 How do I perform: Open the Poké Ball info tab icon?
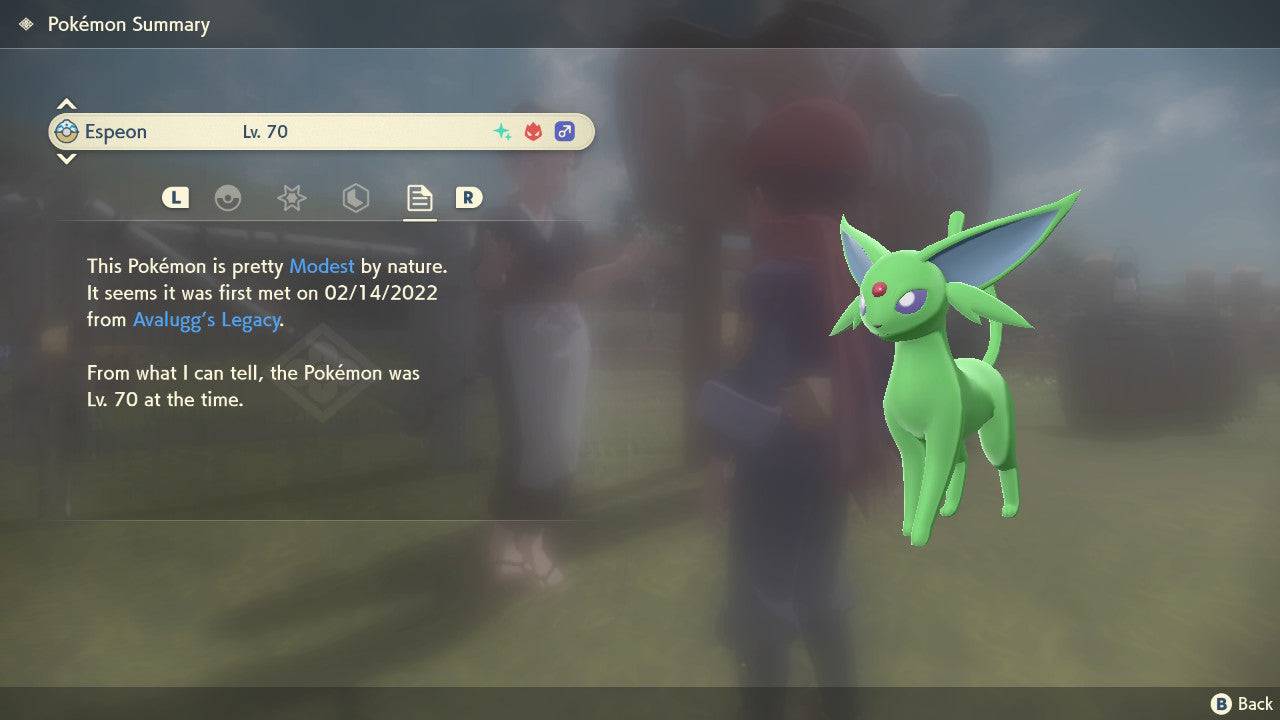point(229,198)
